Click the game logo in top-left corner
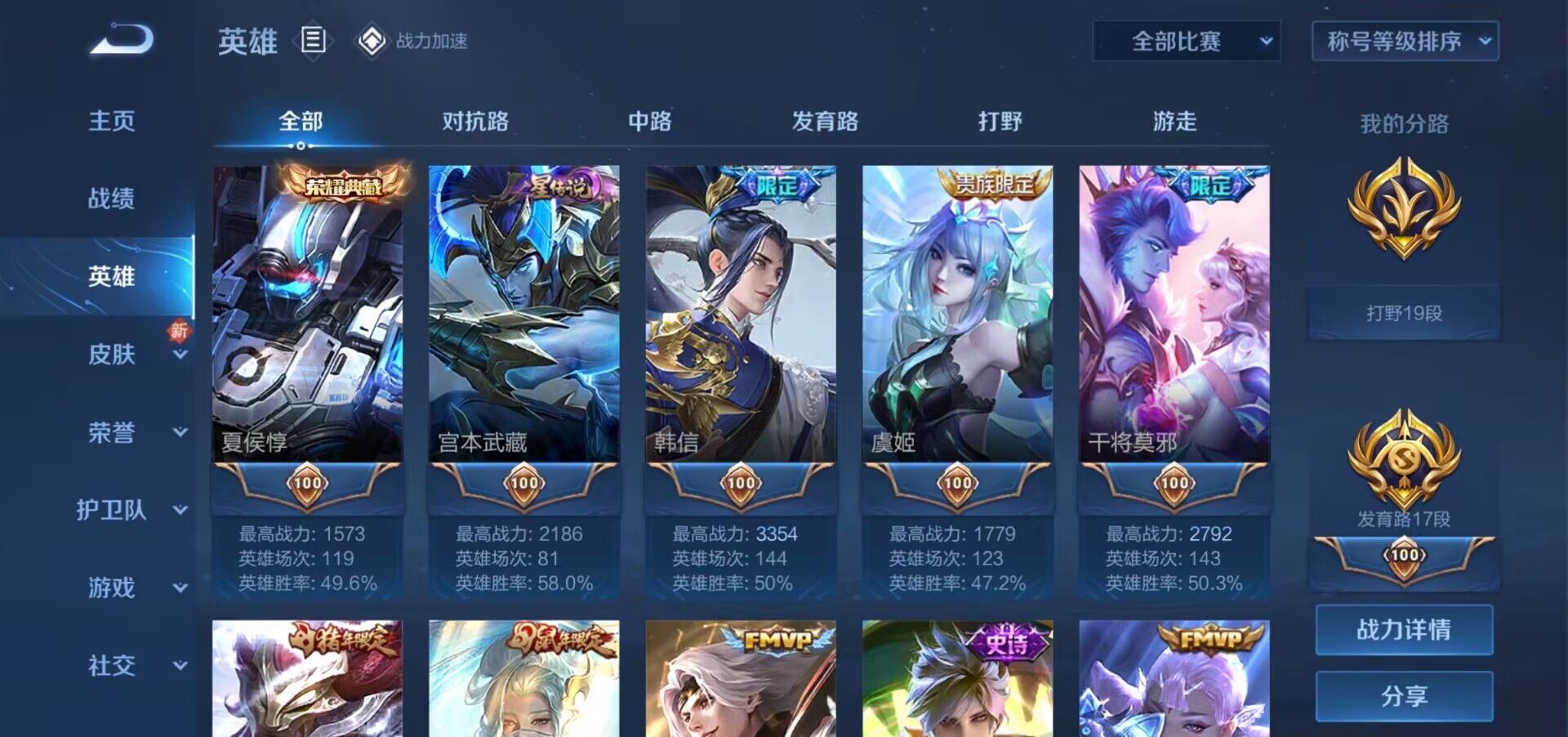The width and height of the screenshot is (1568, 737). click(121, 39)
